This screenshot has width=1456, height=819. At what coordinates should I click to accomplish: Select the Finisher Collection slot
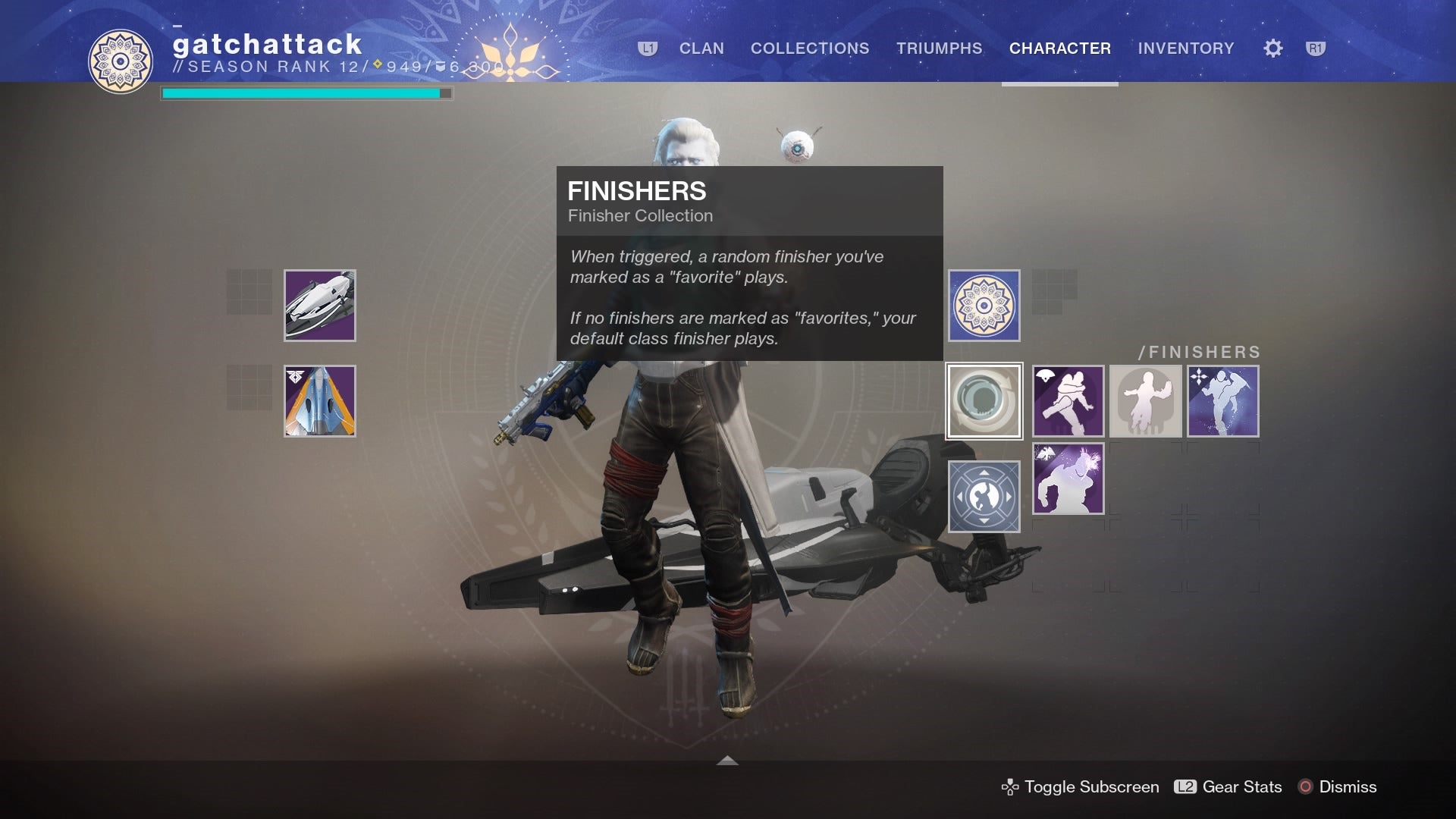pos(984,401)
